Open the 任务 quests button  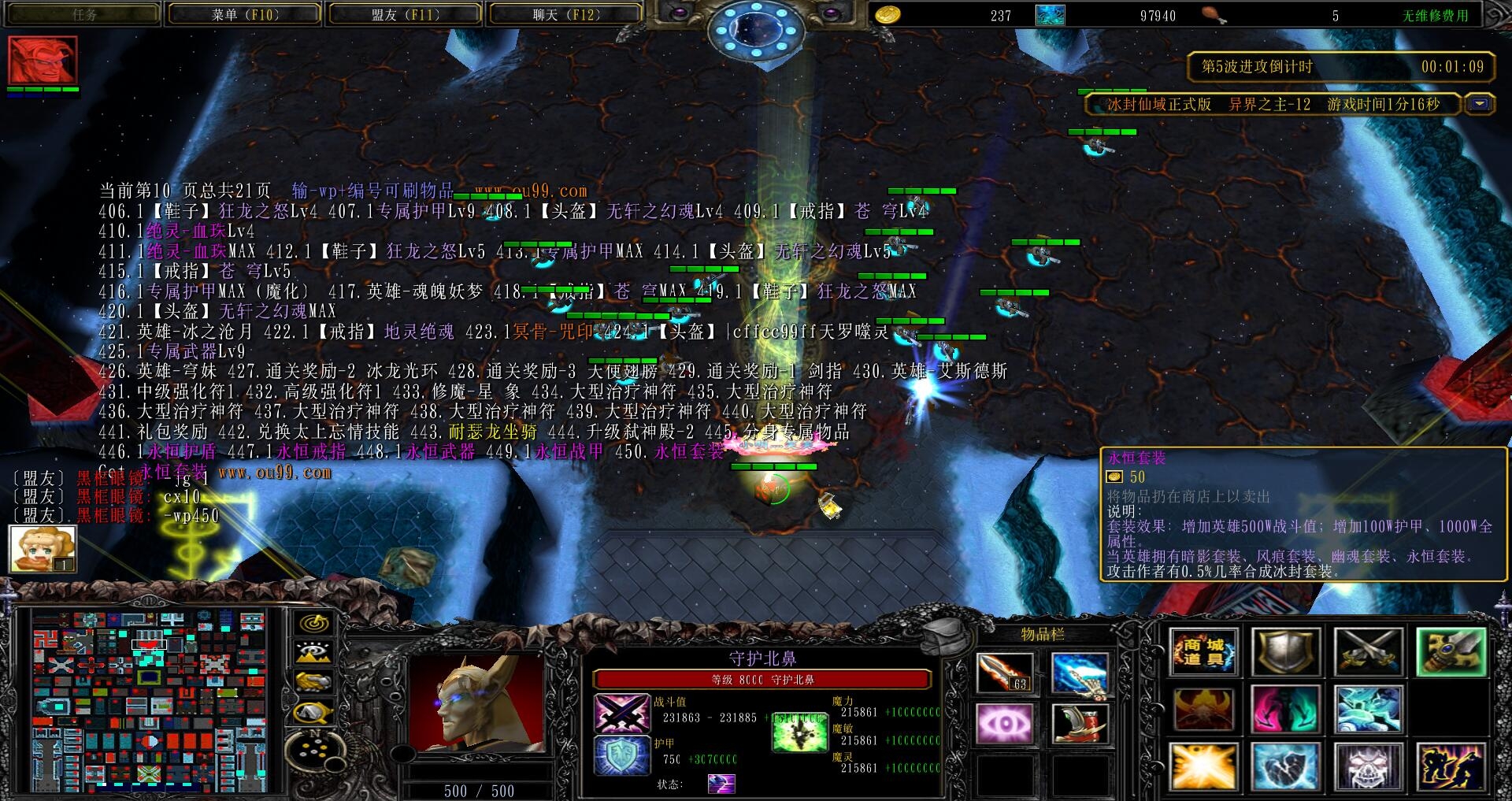click(83, 15)
